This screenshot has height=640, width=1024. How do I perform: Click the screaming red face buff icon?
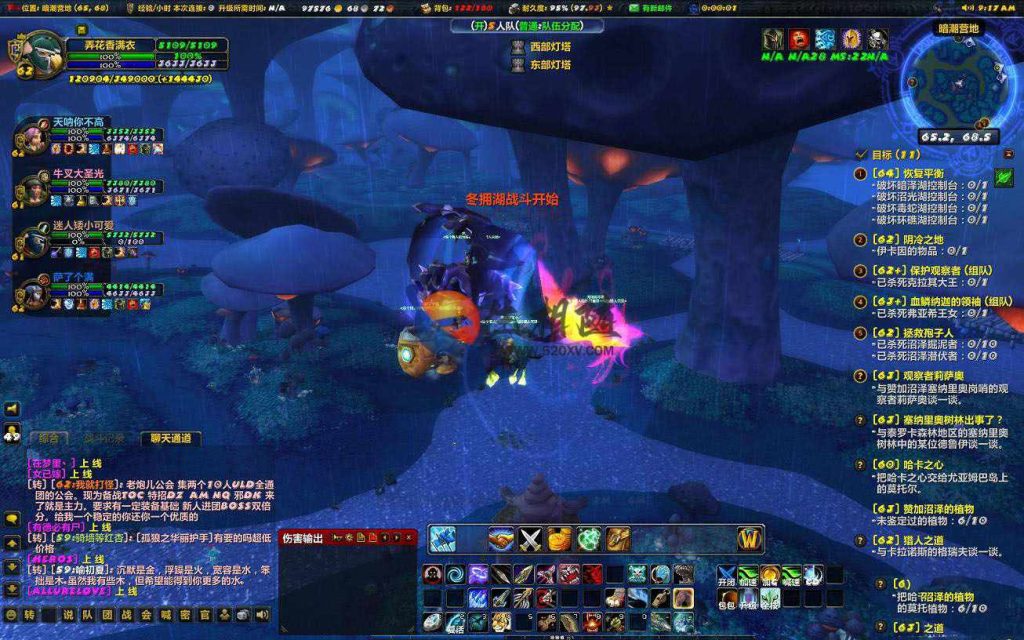click(799, 39)
